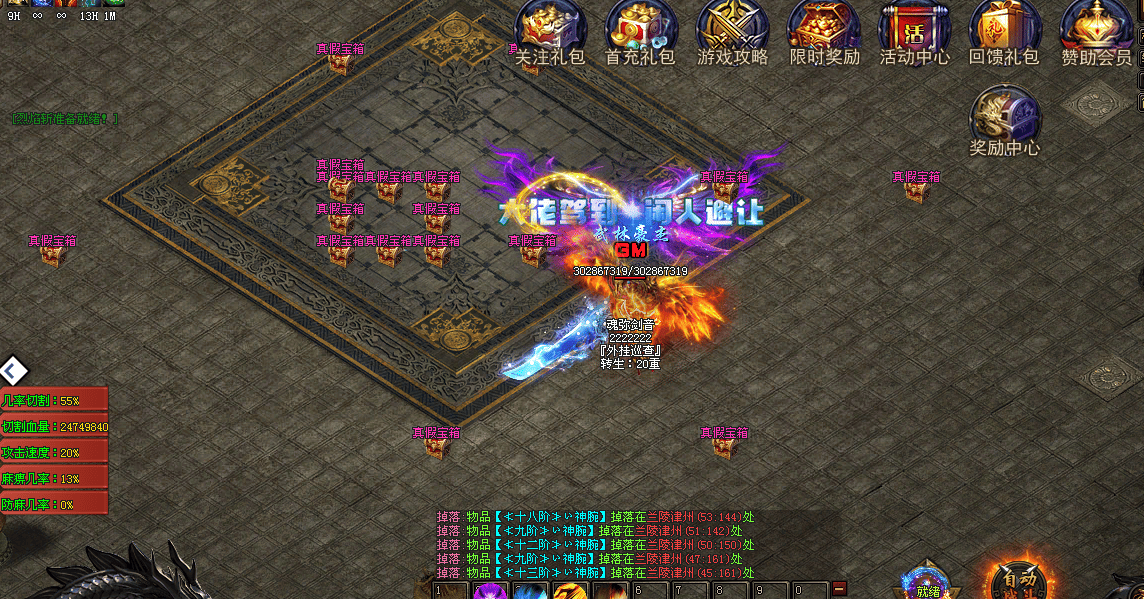Activate the purple orb skill on the hotbar
Screen dimensions: 1144x599
[x=489, y=591]
